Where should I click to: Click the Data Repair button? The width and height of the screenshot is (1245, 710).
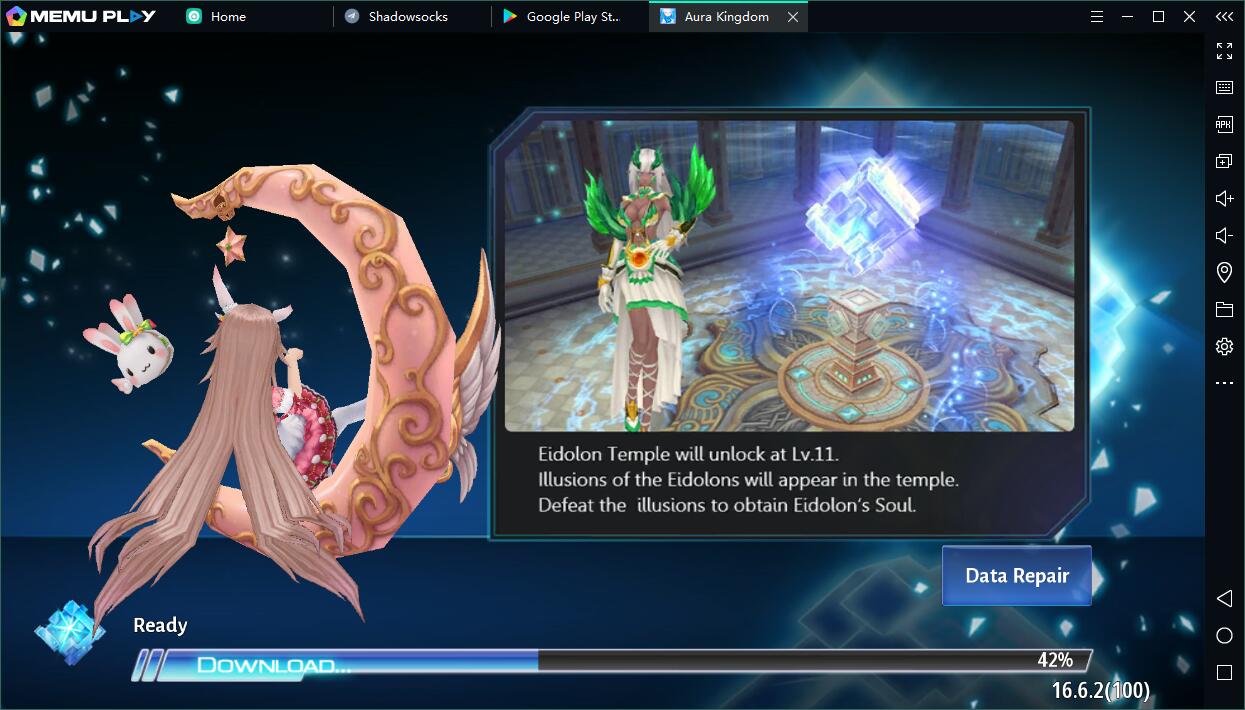coord(1016,576)
